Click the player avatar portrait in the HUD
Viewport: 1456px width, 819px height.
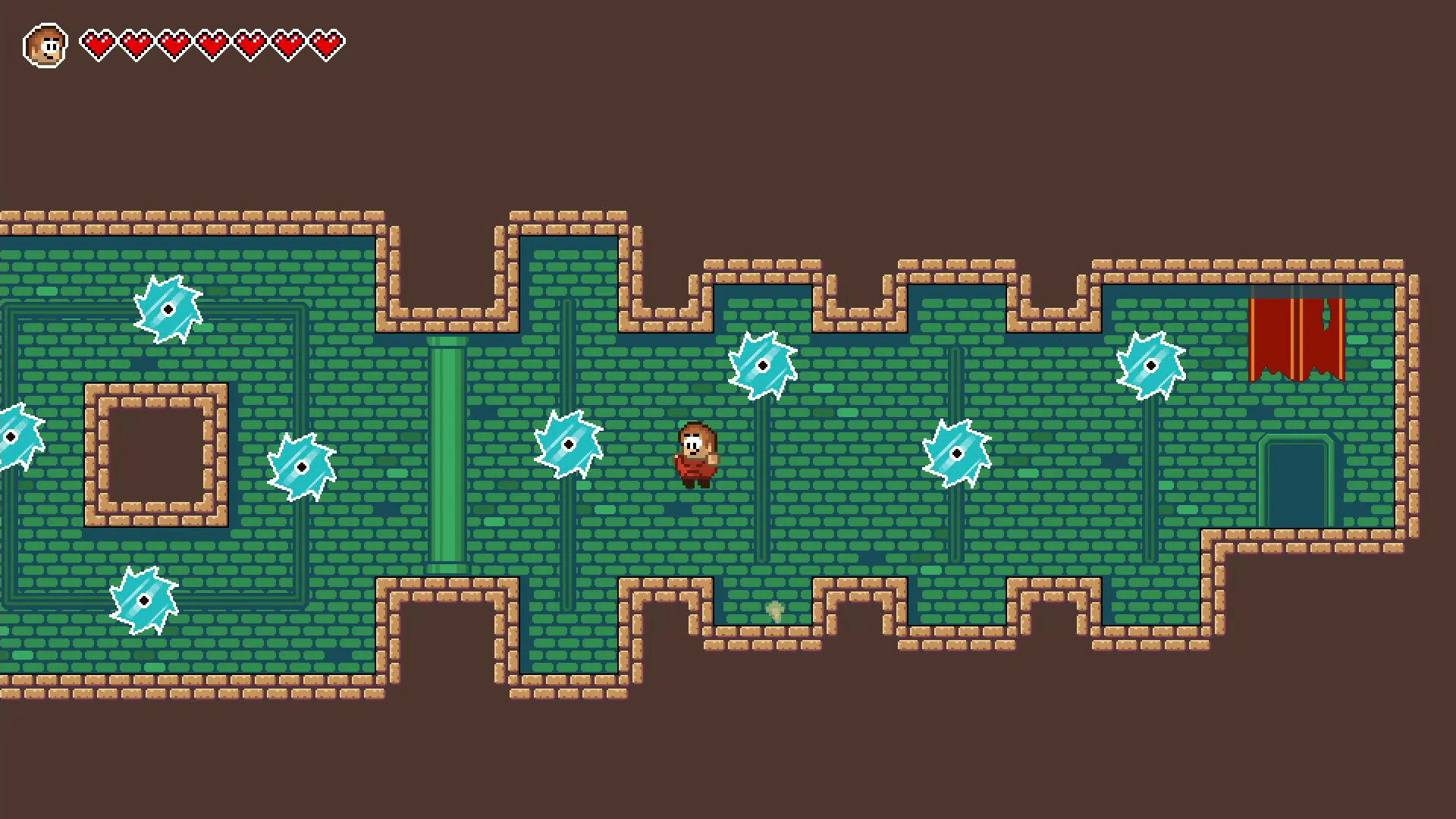[x=47, y=44]
